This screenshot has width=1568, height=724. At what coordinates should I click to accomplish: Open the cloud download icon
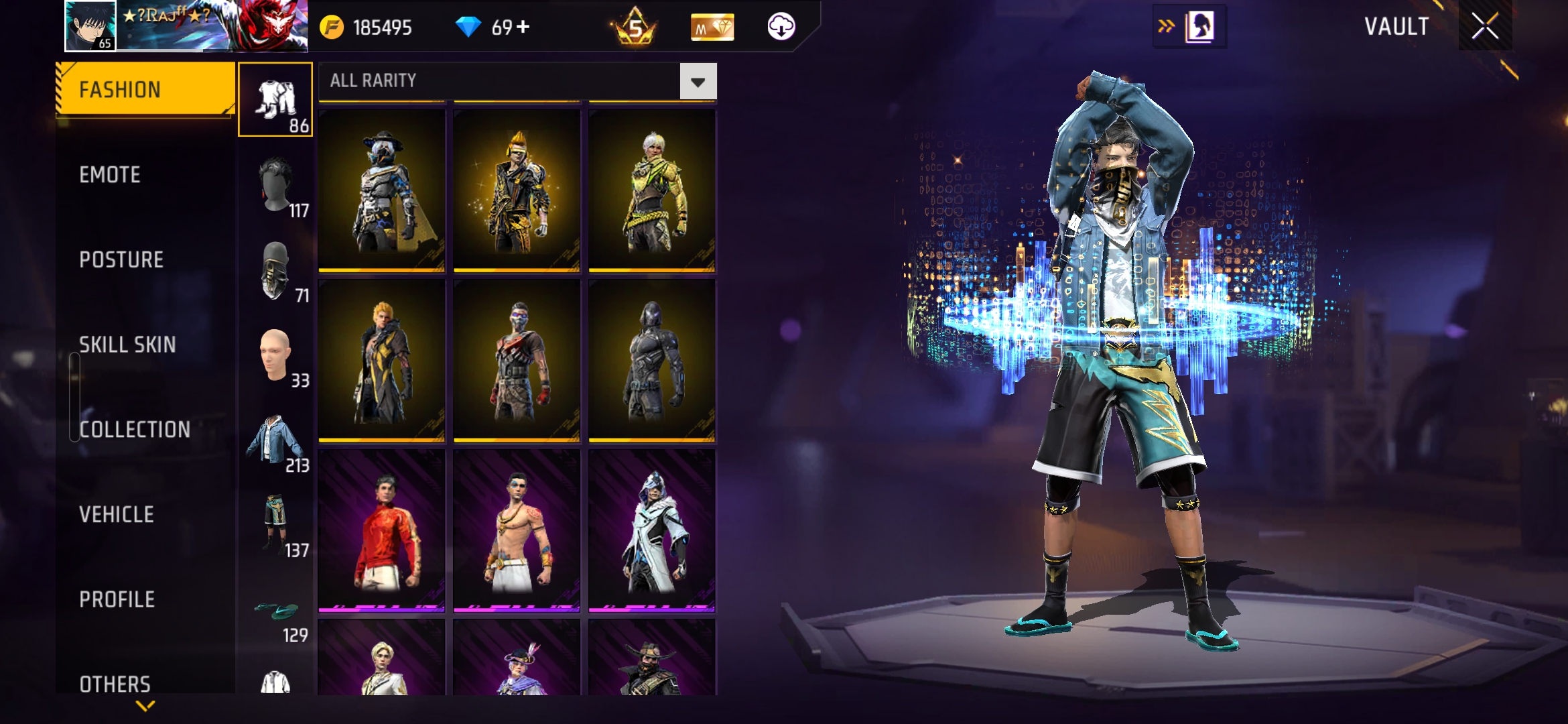(781, 27)
